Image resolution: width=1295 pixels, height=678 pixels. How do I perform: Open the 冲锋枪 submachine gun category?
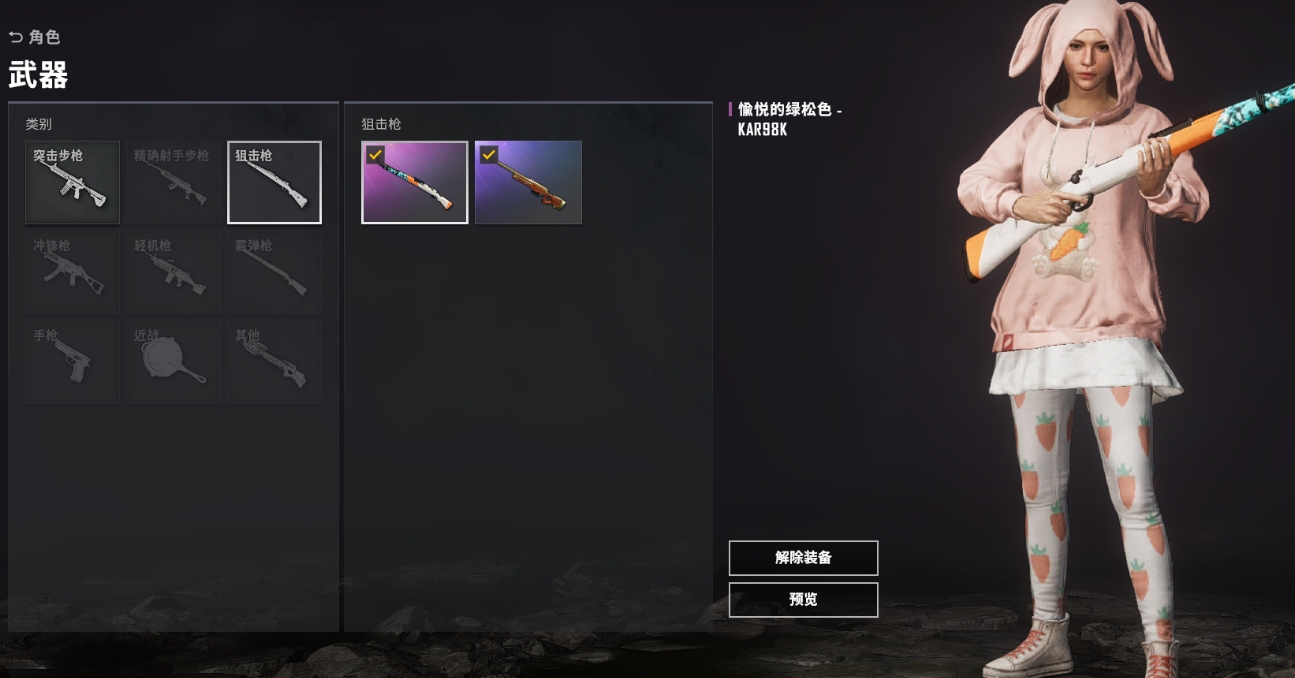pos(73,272)
